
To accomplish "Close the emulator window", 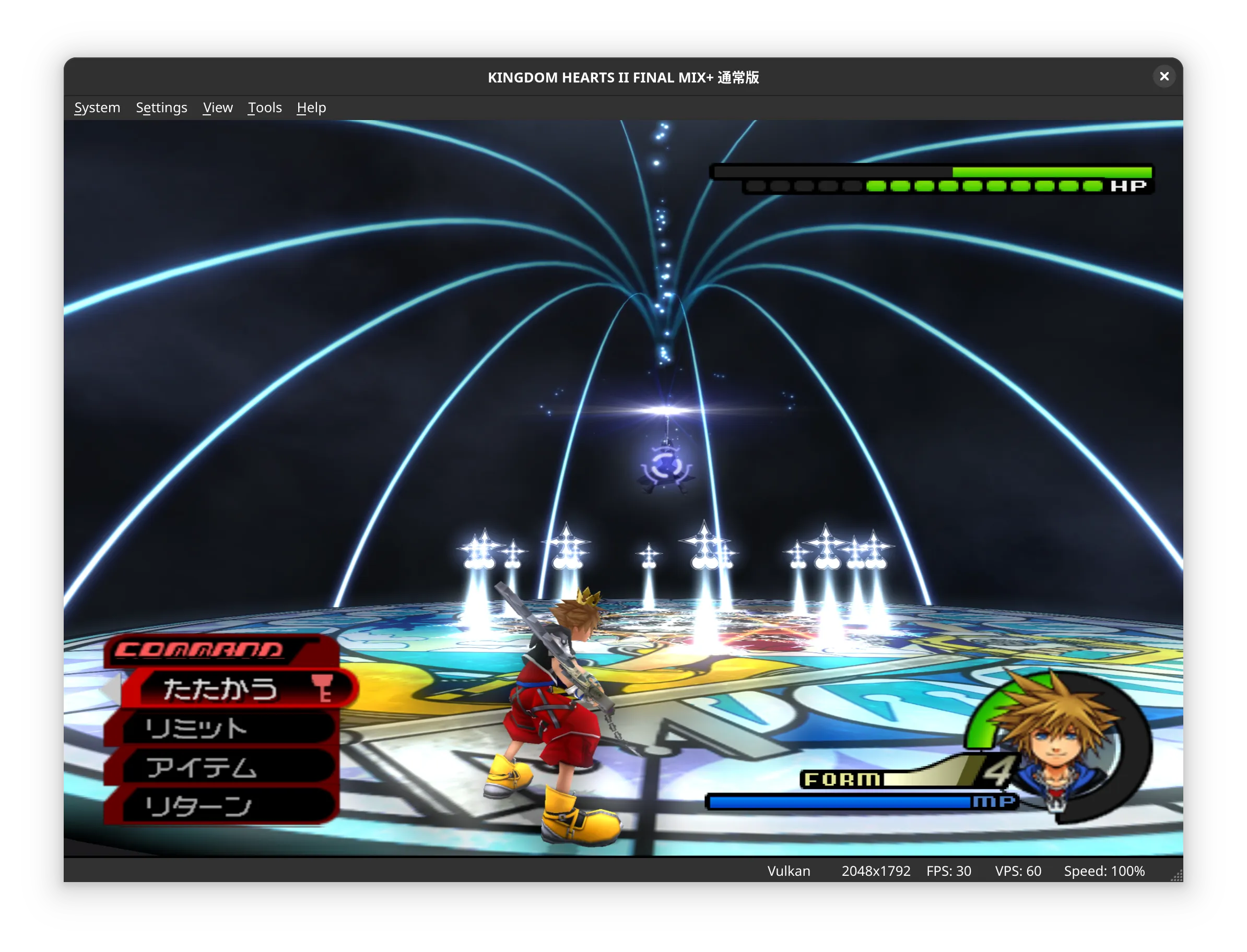I will click(x=1163, y=77).
